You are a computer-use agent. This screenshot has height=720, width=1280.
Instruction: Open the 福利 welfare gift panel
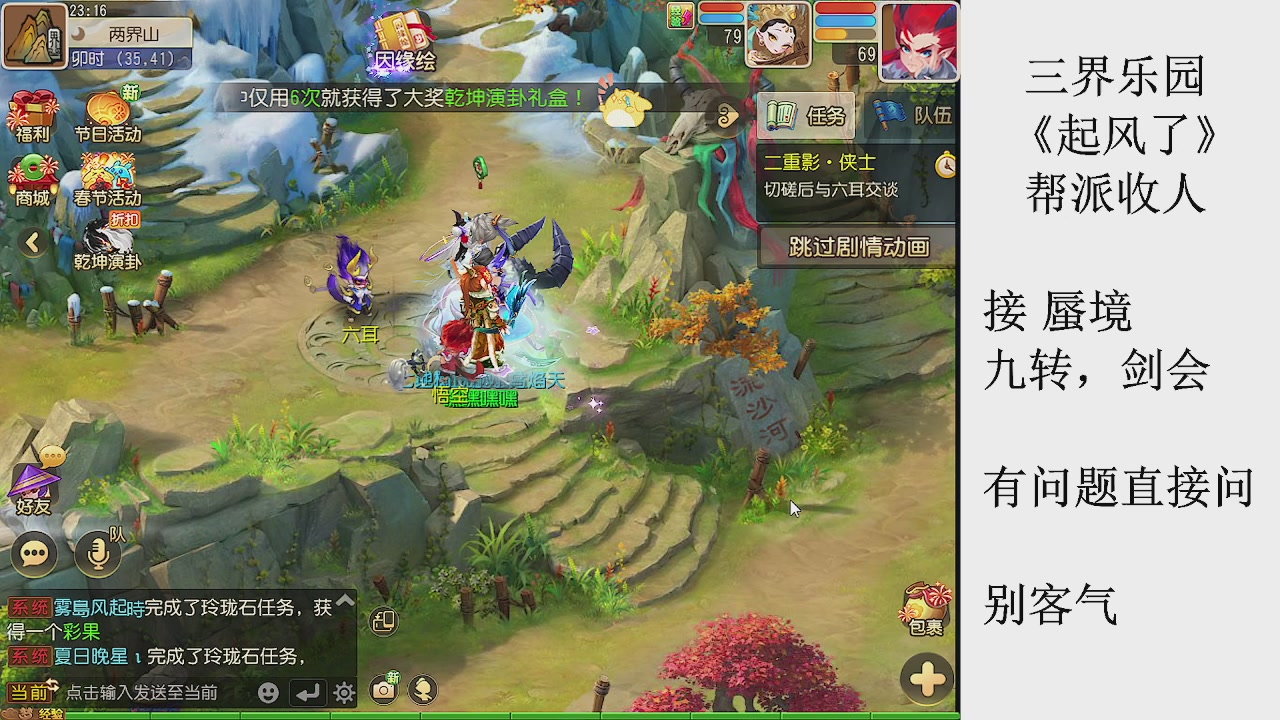coord(33,113)
